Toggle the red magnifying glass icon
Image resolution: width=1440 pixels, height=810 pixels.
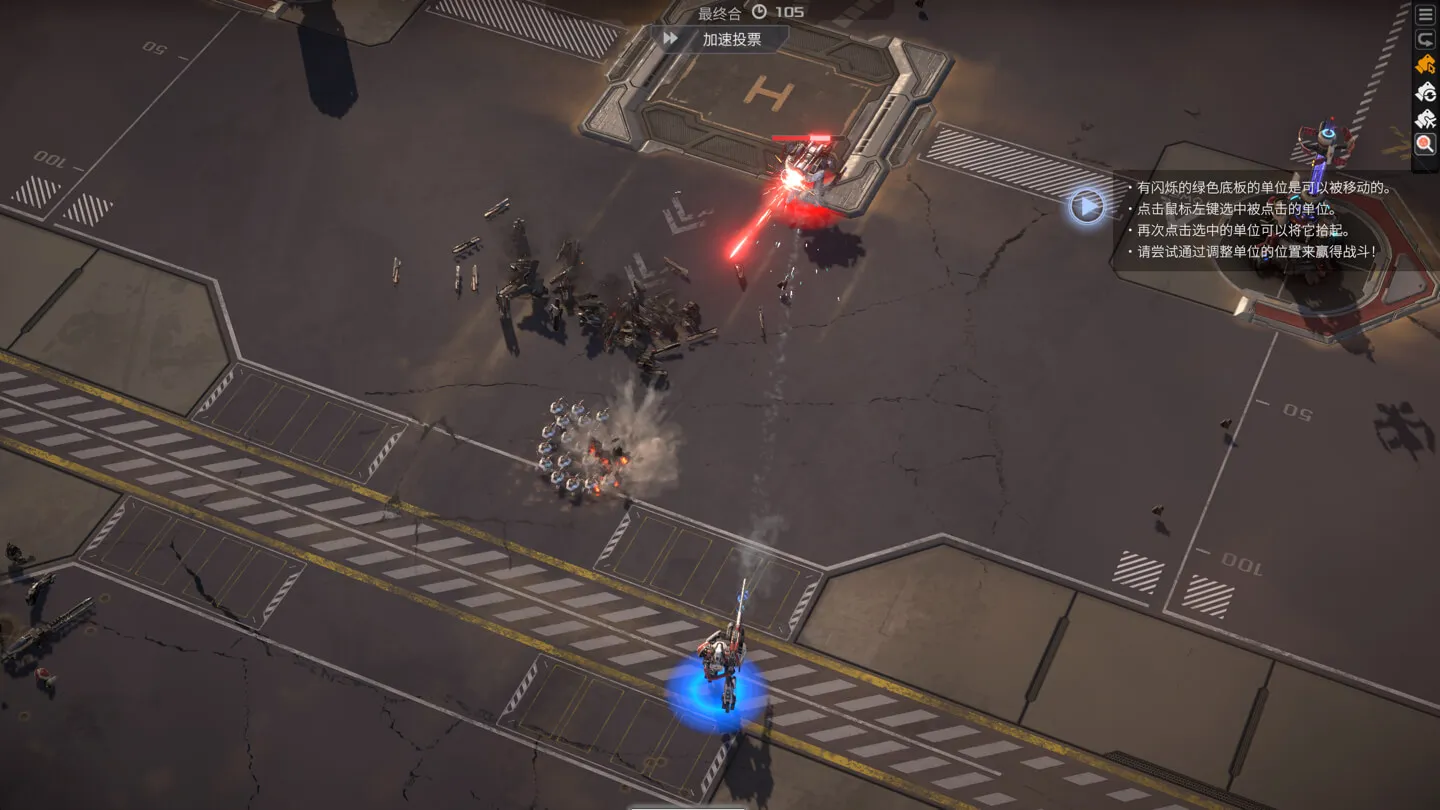pos(1425,145)
